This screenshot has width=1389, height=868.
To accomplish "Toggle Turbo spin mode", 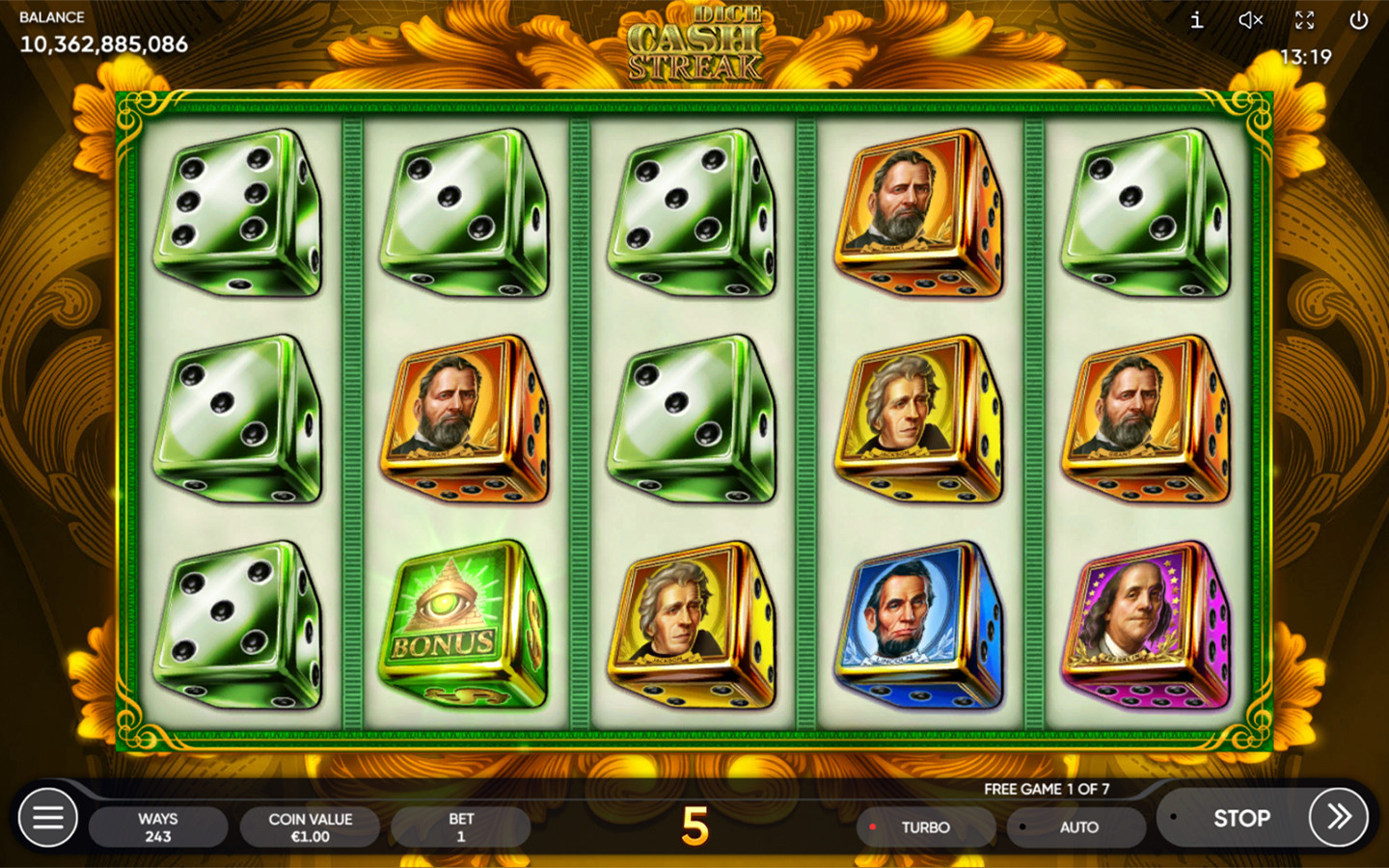I will coord(924,827).
